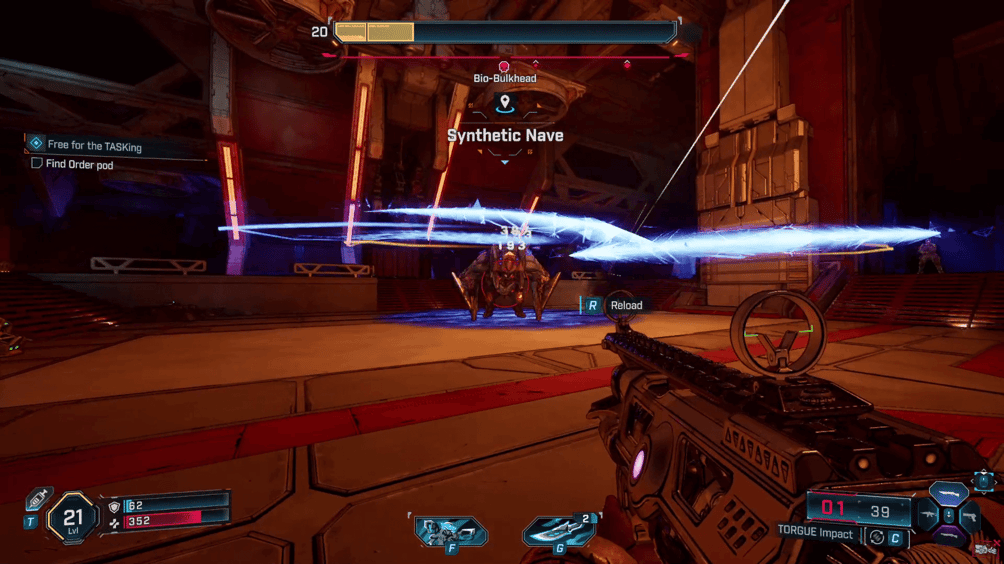The width and height of the screenshot is (1004, 564).
Task: Throw the blade ordnance ability
Action: coord(558,530)
